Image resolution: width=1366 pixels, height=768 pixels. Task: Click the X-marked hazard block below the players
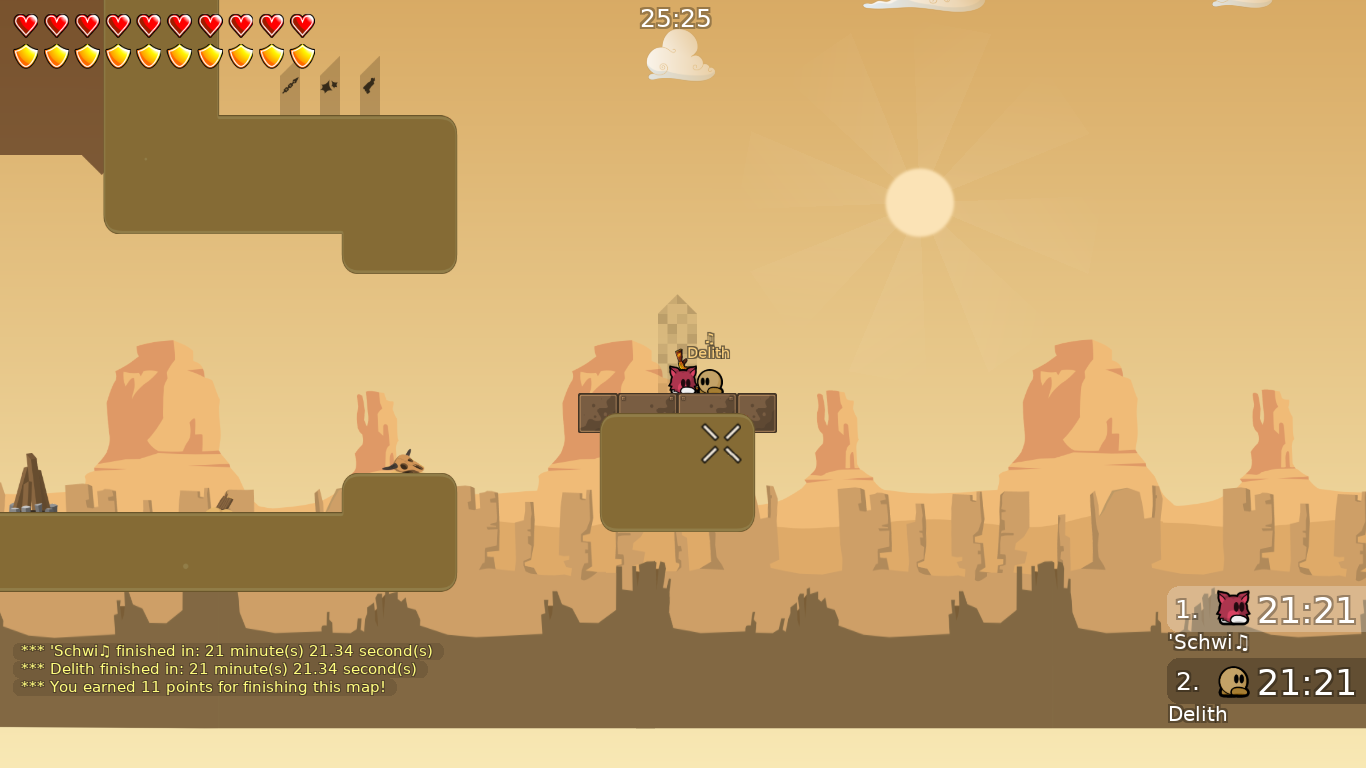[x=722, y=443]
